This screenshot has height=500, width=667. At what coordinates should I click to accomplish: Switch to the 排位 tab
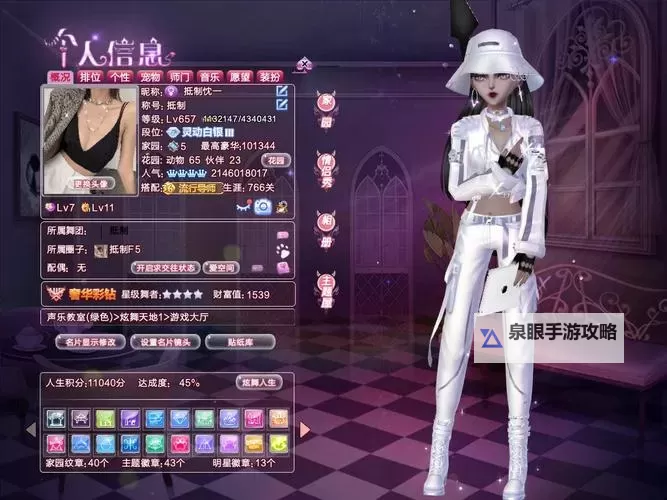point(90,76)
